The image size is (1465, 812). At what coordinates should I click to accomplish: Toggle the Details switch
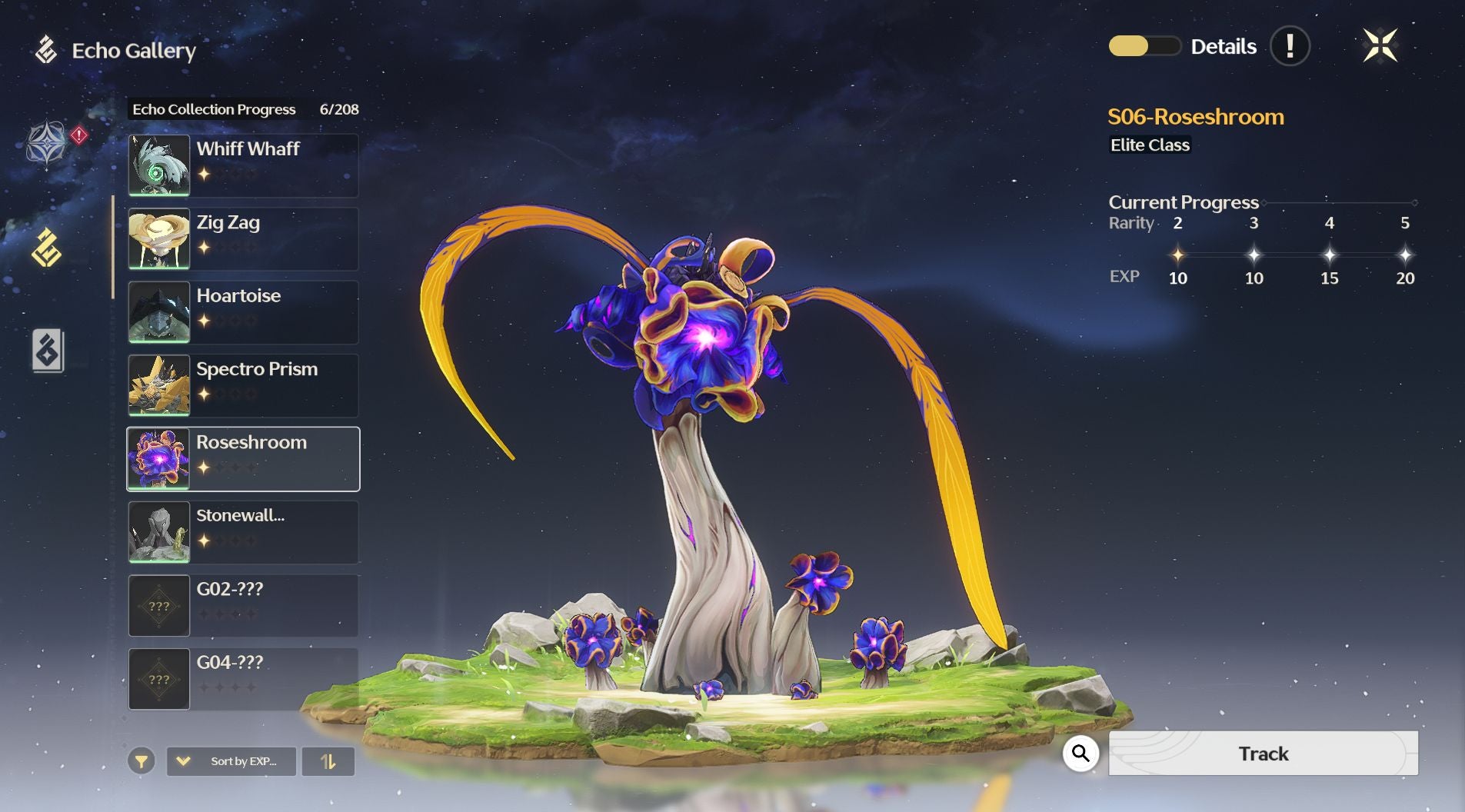1144,47
